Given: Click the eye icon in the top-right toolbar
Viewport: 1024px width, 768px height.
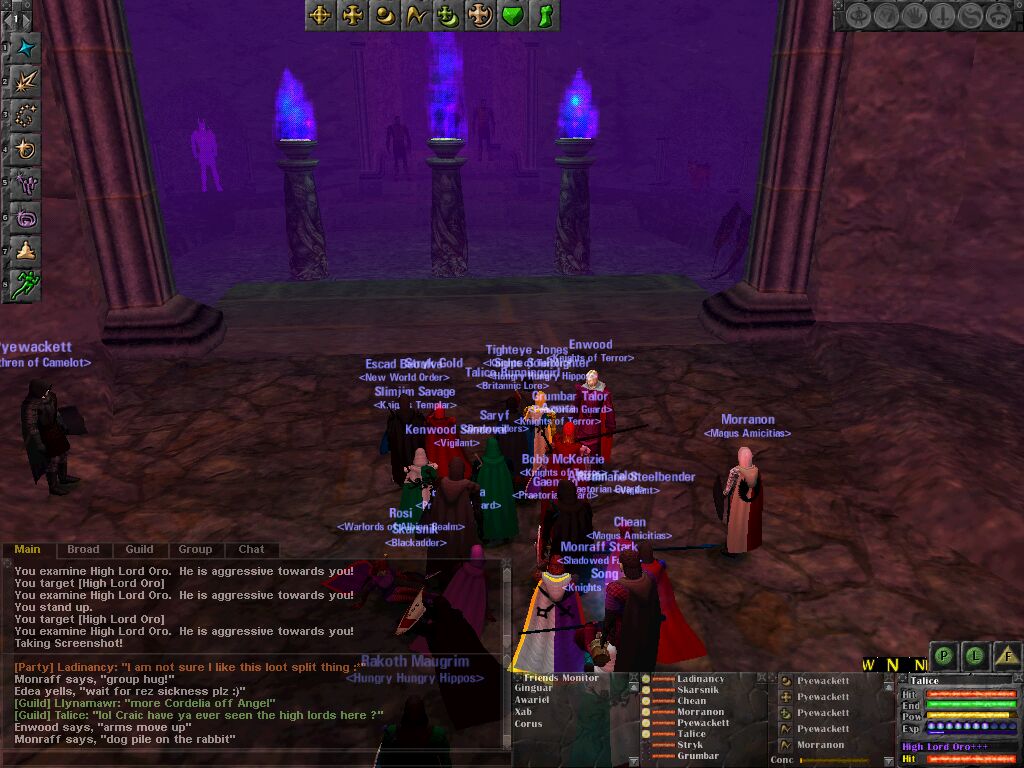Looking at the screenshot, I should (x=857, y=15).
